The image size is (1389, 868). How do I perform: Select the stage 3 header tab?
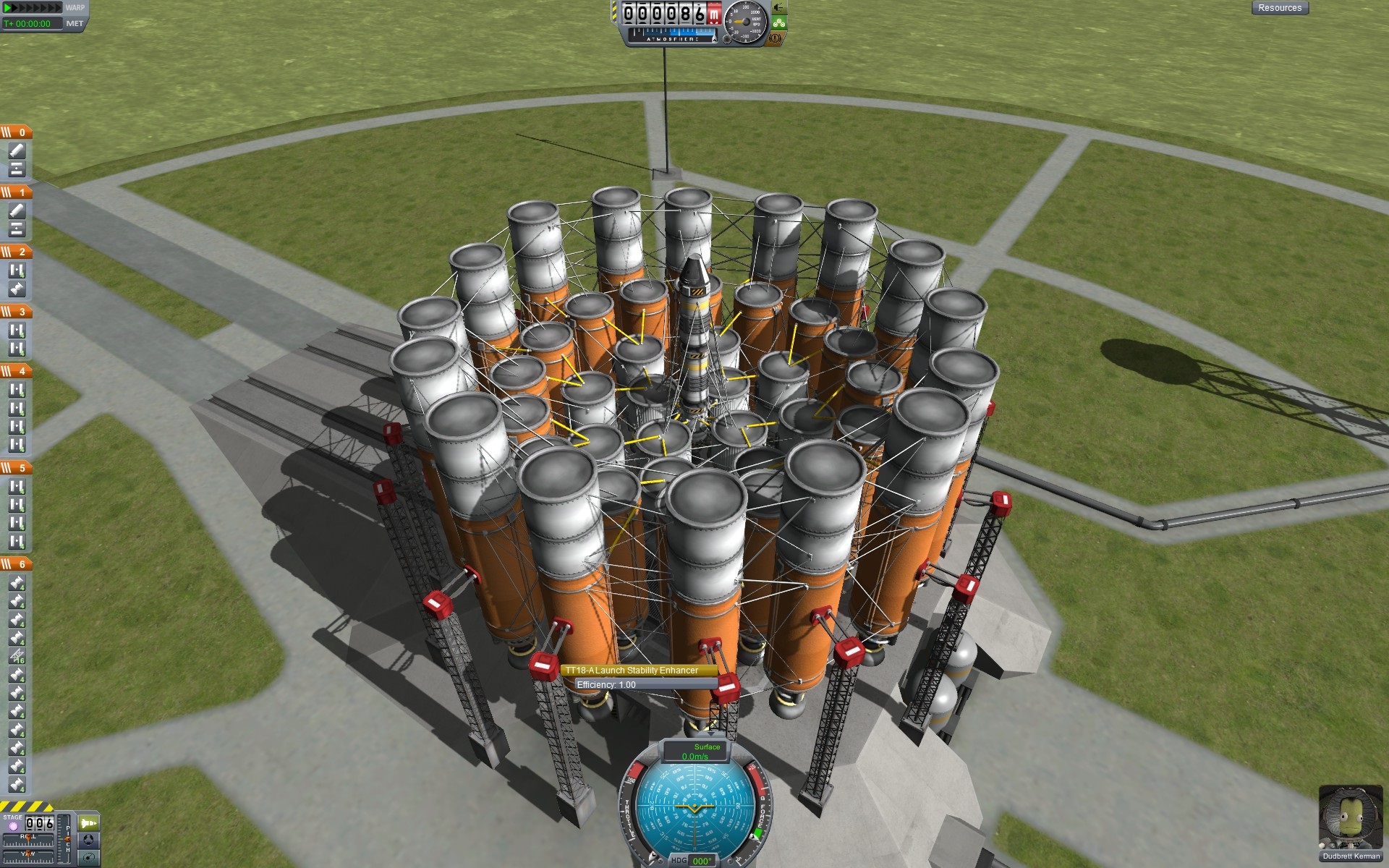[16, 312]
